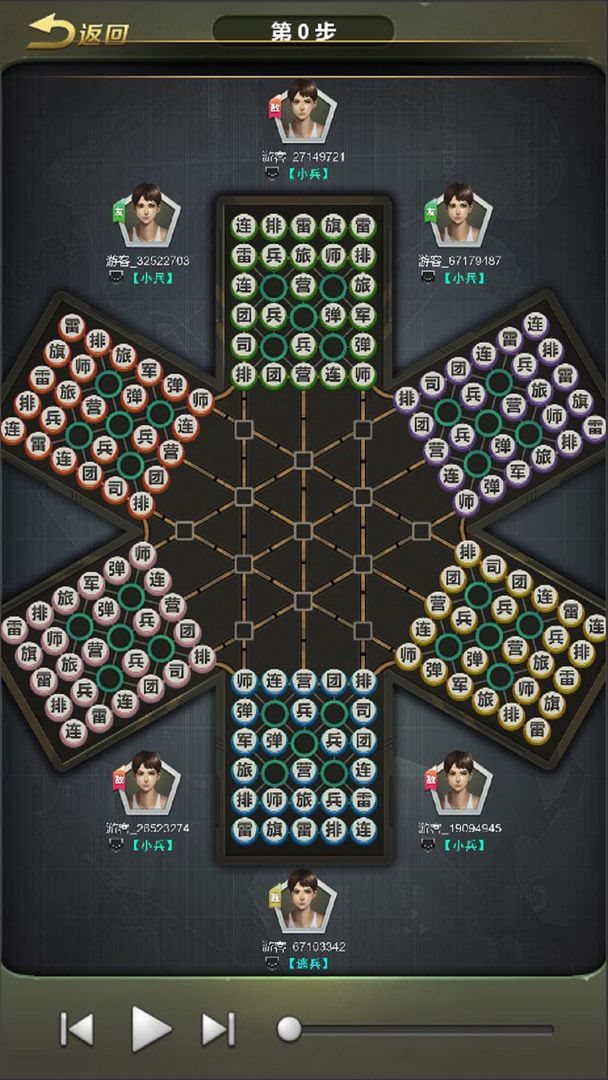Go back with the 返回 button
The width and height of the screenshot is (608, 1080).
pyautogui.click(x=78, y=32)
